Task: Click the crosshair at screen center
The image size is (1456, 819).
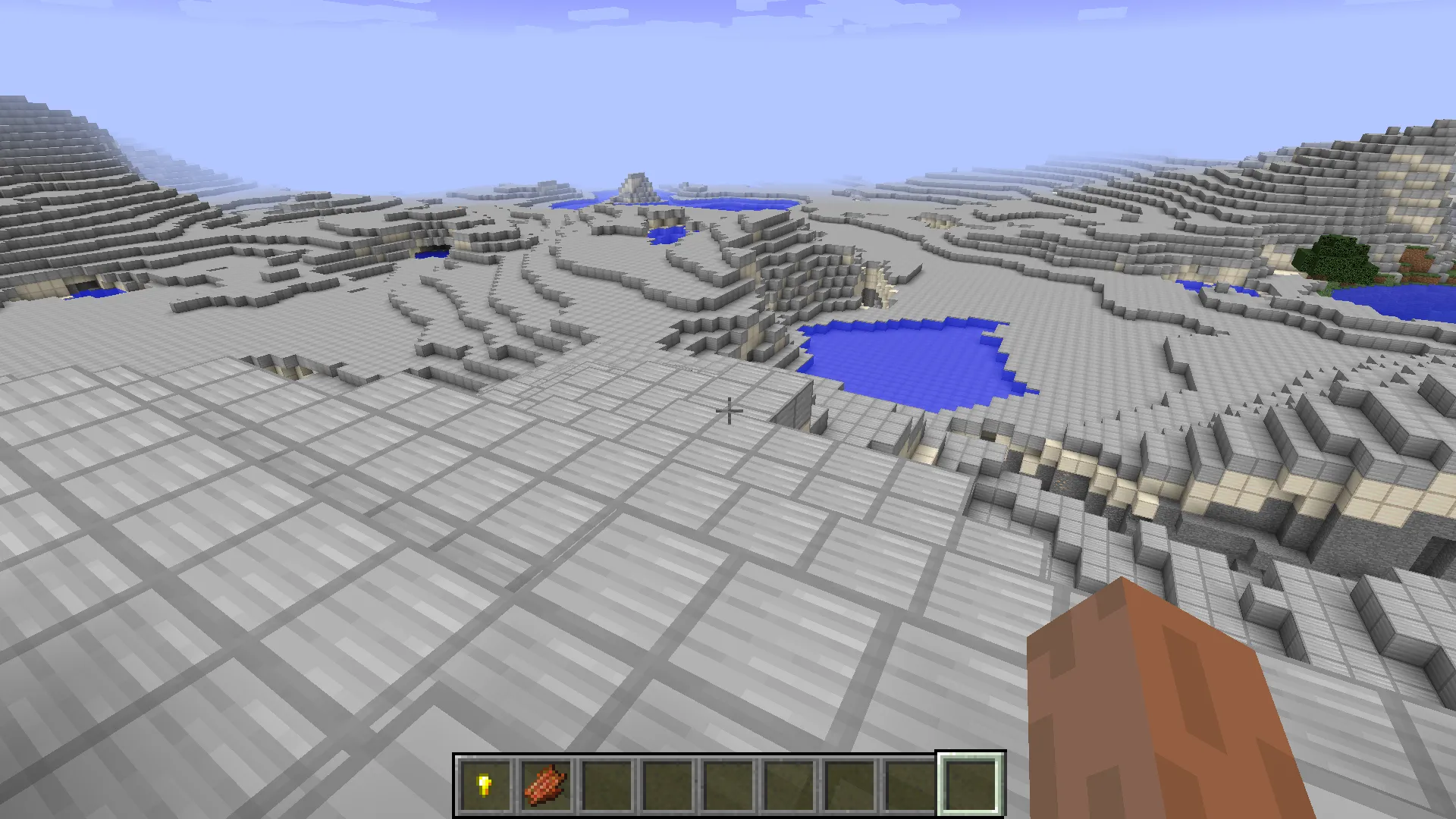Action: (728, 409)
